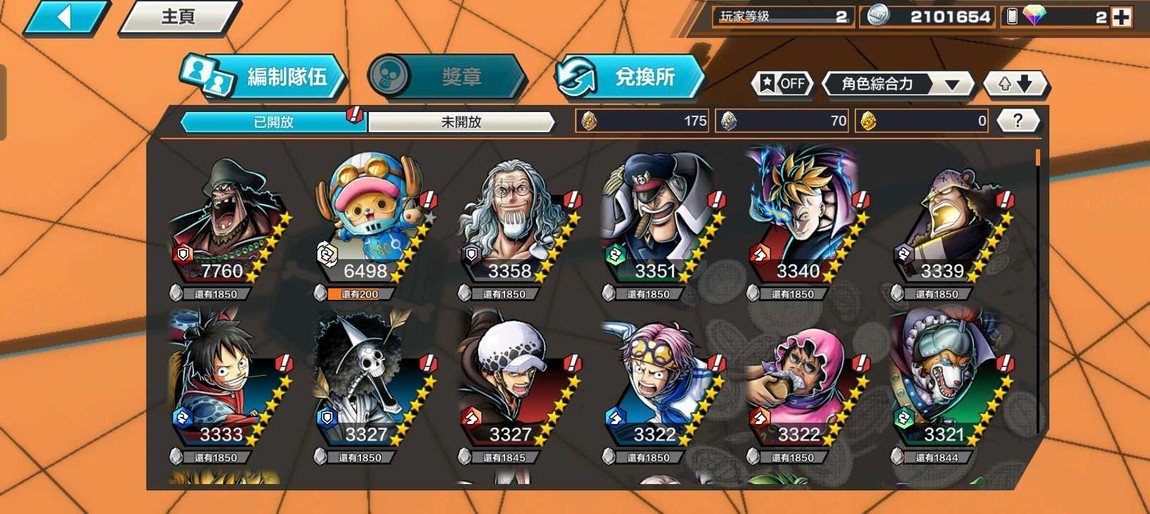Show the 已開放 unlocked characters tab
1150x514 pixels.
[273, 122]
